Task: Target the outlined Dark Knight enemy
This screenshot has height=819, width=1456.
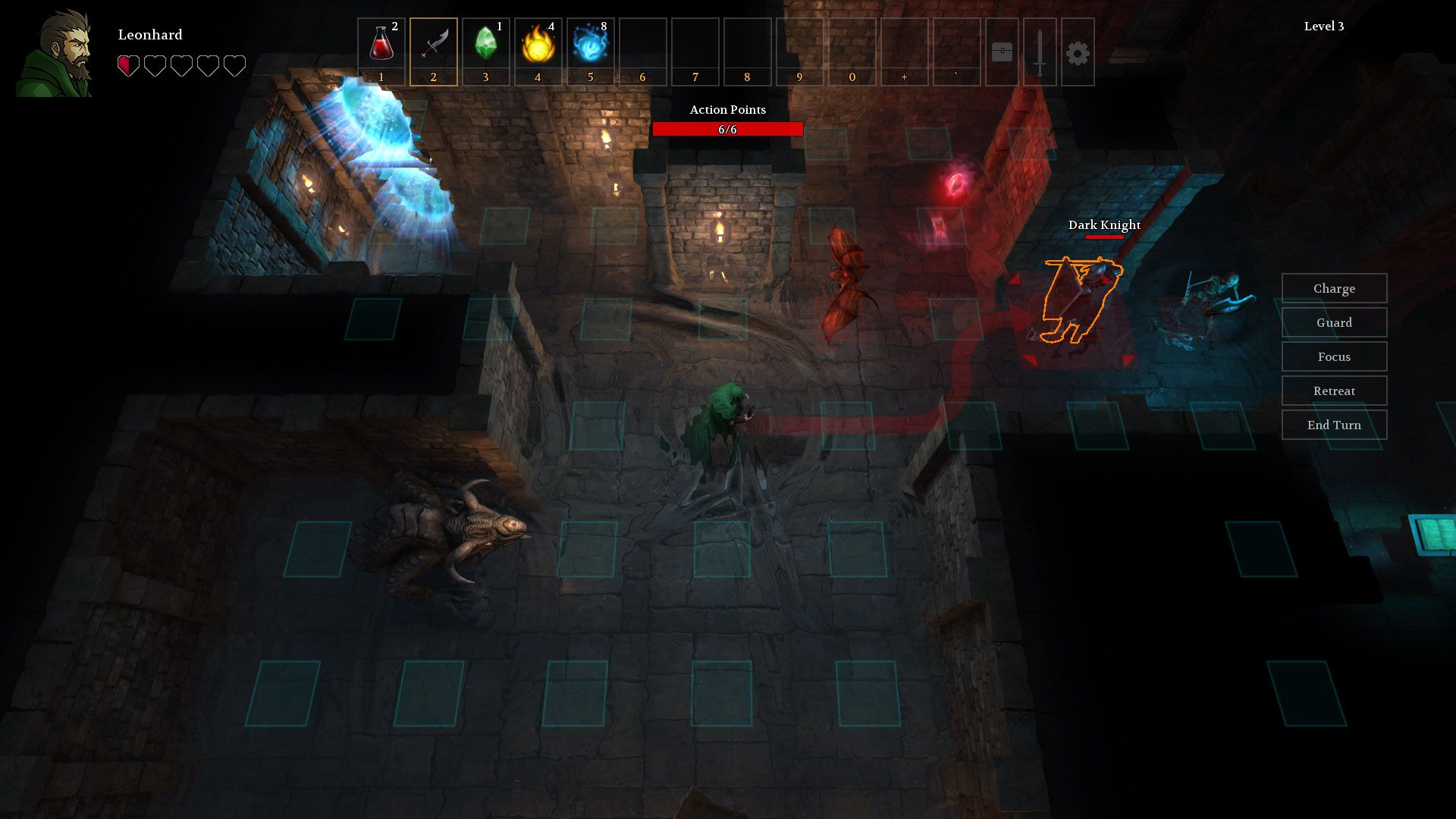Action: tap(1081, 300)
